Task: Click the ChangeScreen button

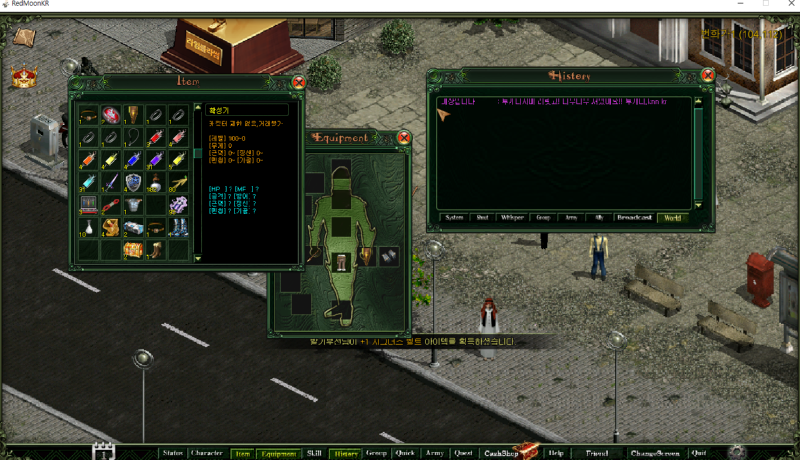Action: [x=654, y=453]
